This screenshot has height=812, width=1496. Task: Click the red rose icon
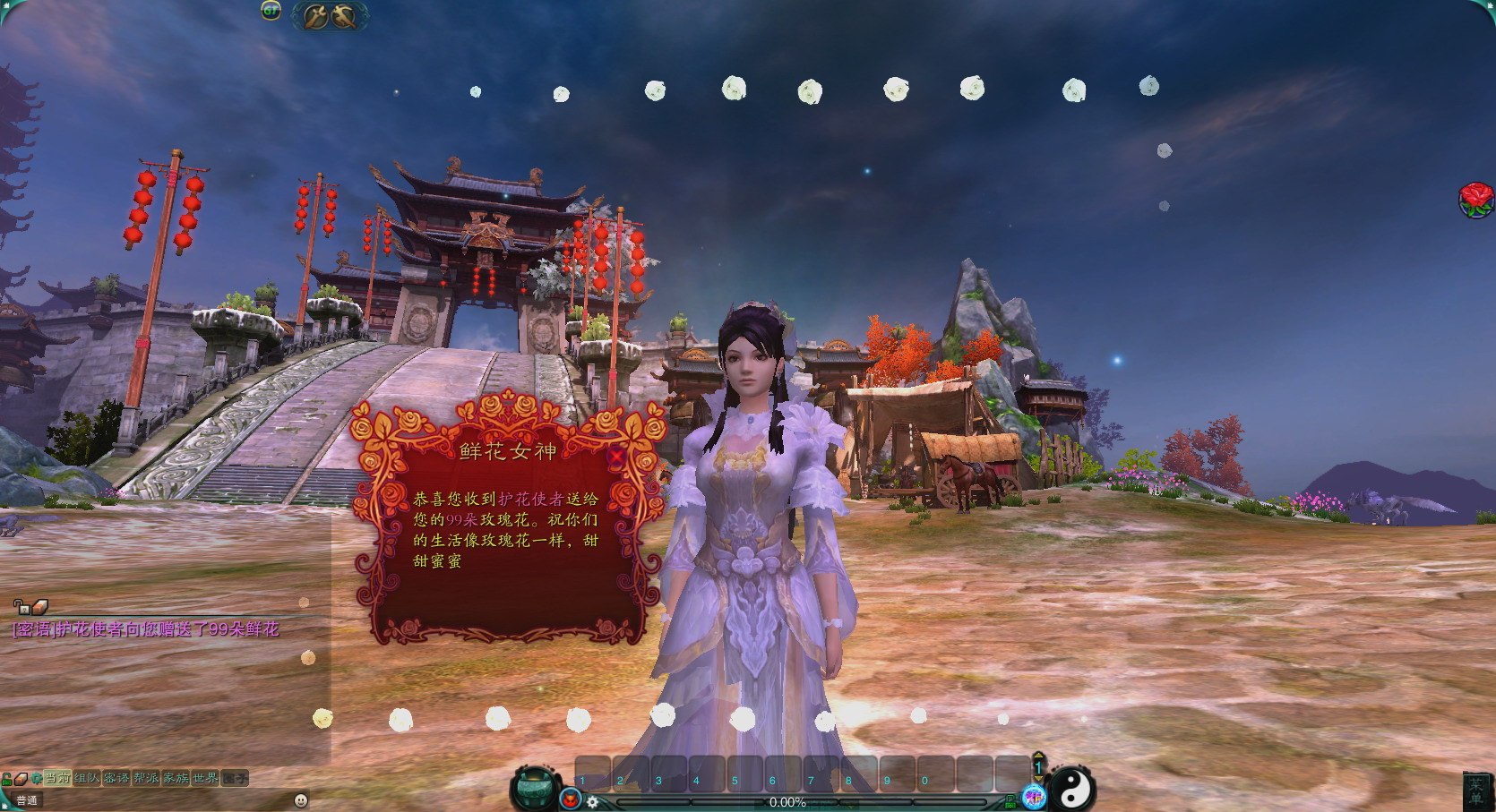[1475, 199]
